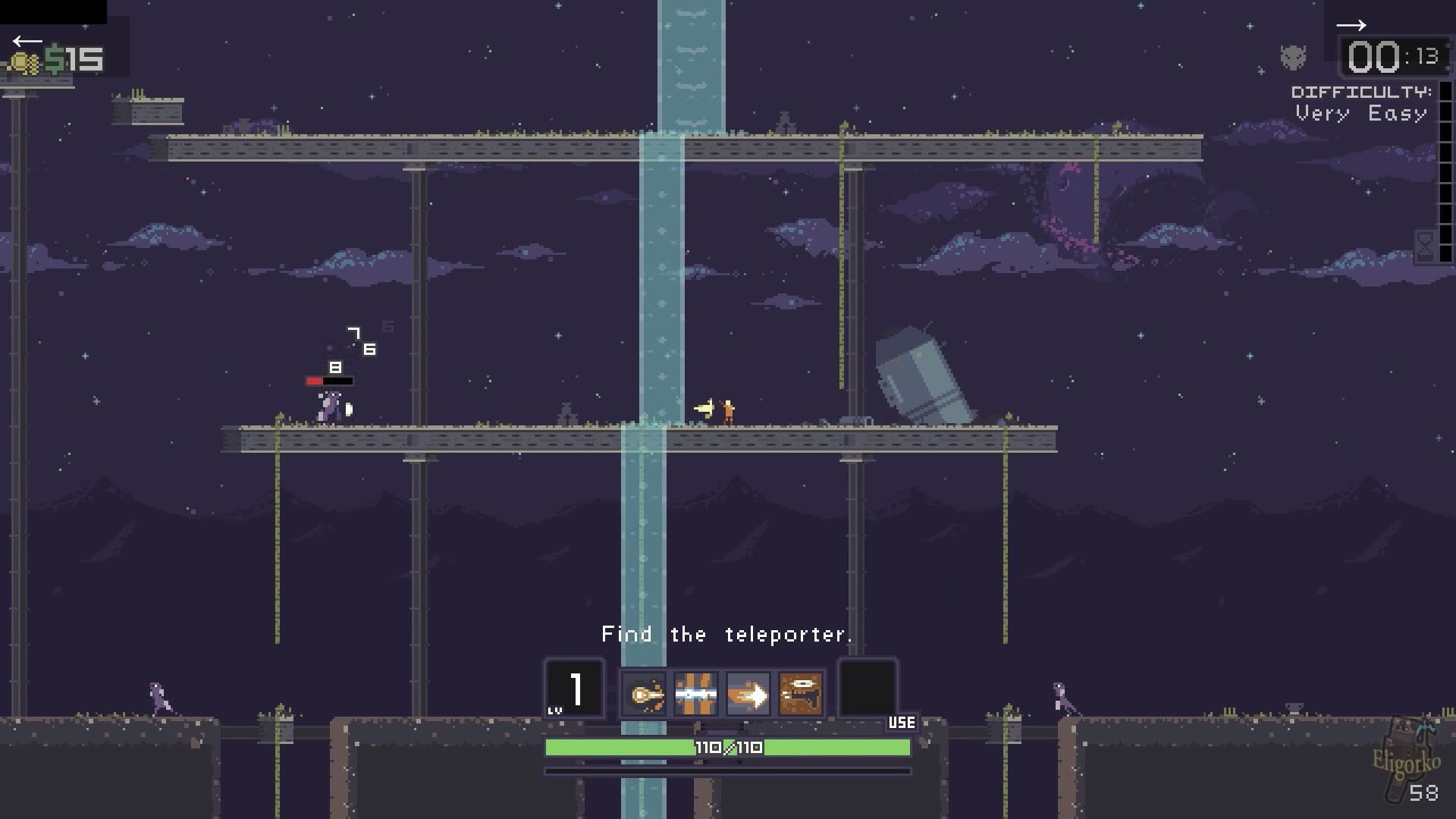Activate the Double Tap bullet skill
The image size is (1456, 819).
644,694
